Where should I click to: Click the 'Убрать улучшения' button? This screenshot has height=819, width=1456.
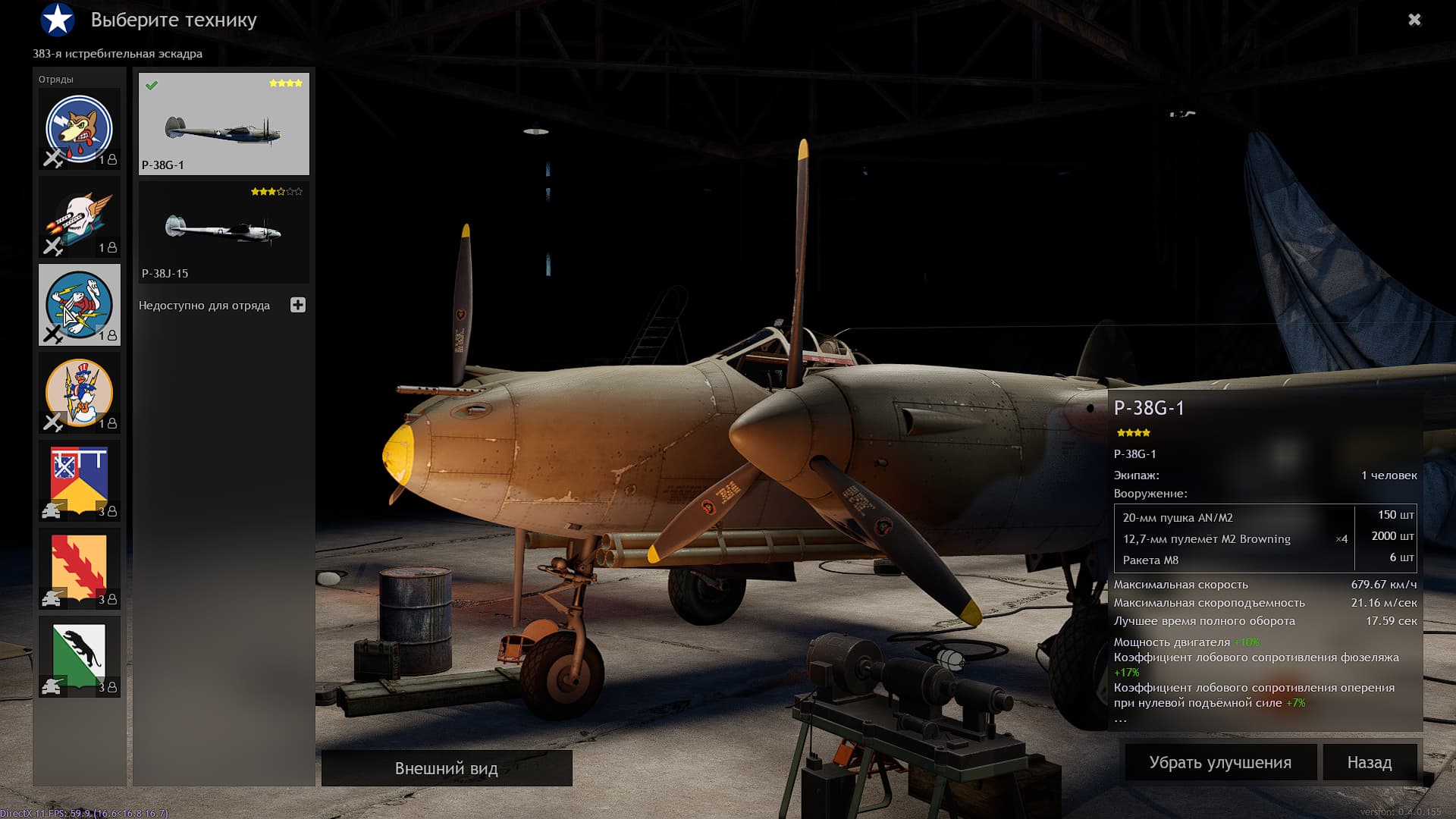[1220, 762]
